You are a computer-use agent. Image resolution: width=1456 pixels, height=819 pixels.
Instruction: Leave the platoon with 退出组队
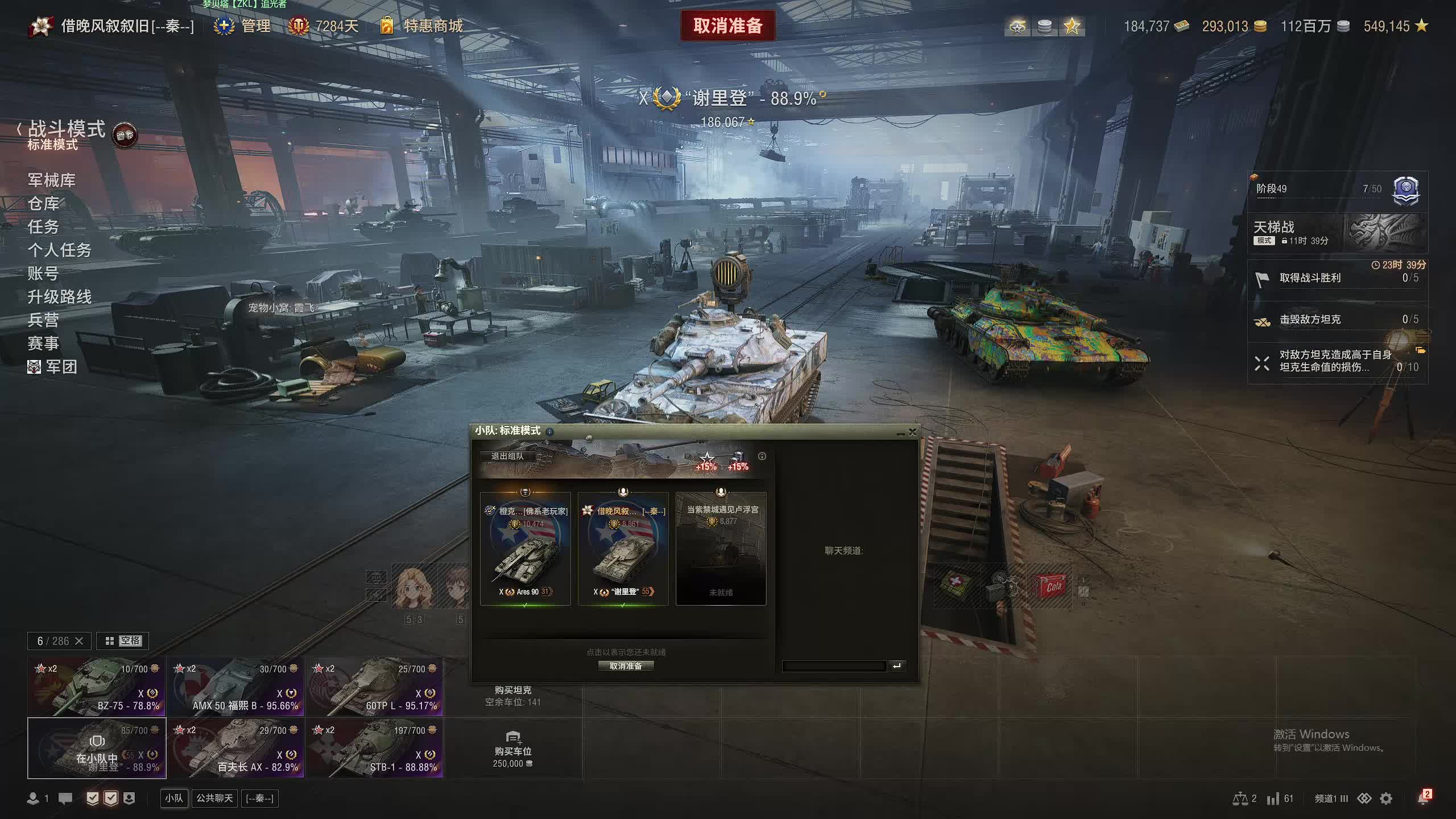tap(507, 456)
